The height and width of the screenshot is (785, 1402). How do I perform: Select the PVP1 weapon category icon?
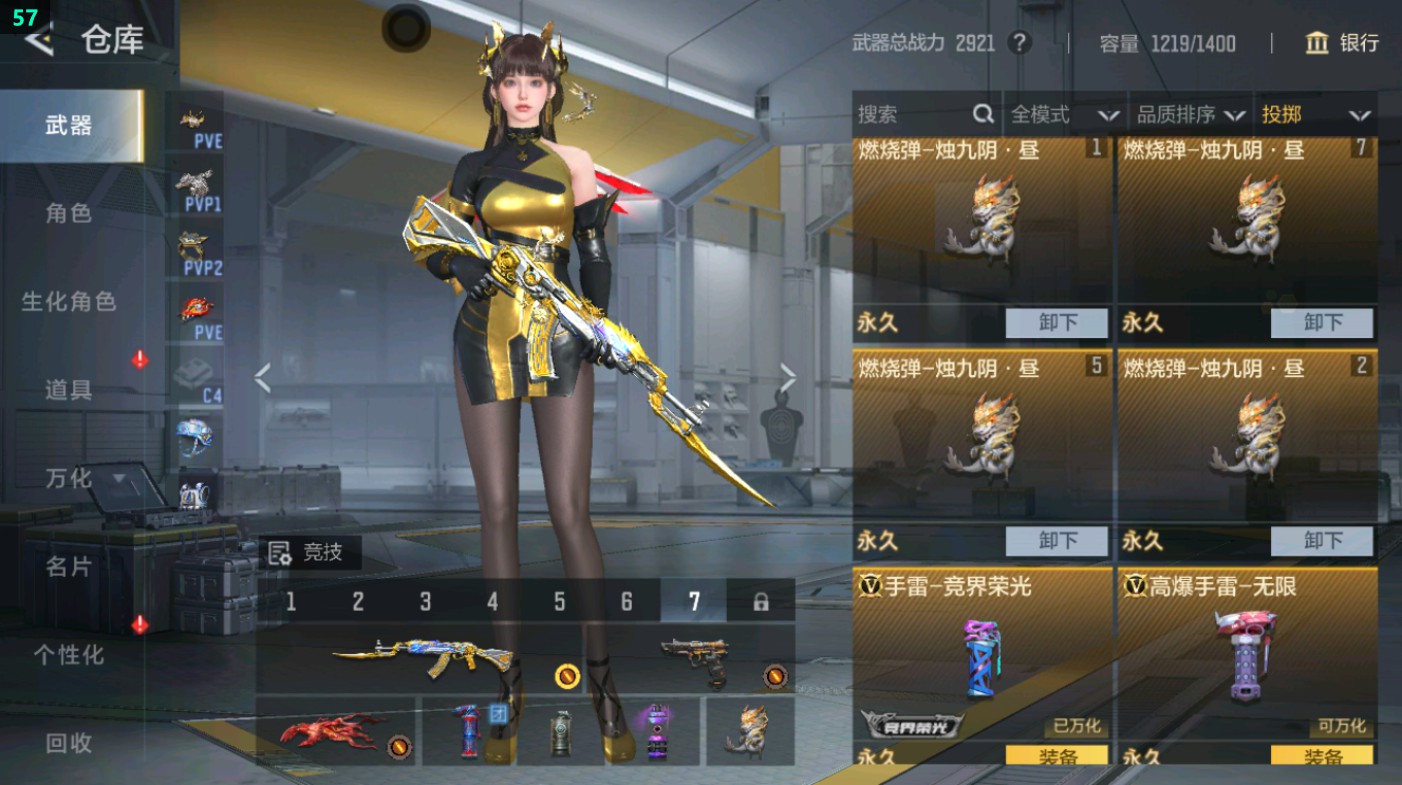199,186
